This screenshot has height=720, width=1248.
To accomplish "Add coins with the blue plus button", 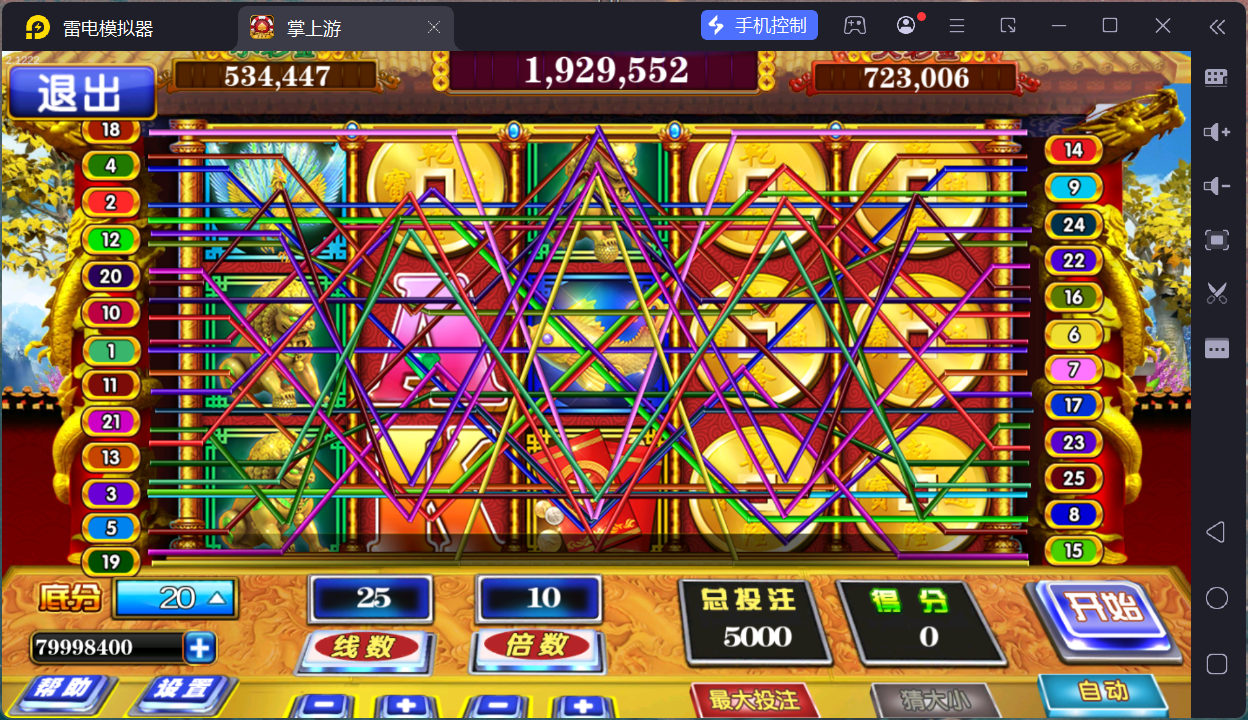I will click(200, 648).
